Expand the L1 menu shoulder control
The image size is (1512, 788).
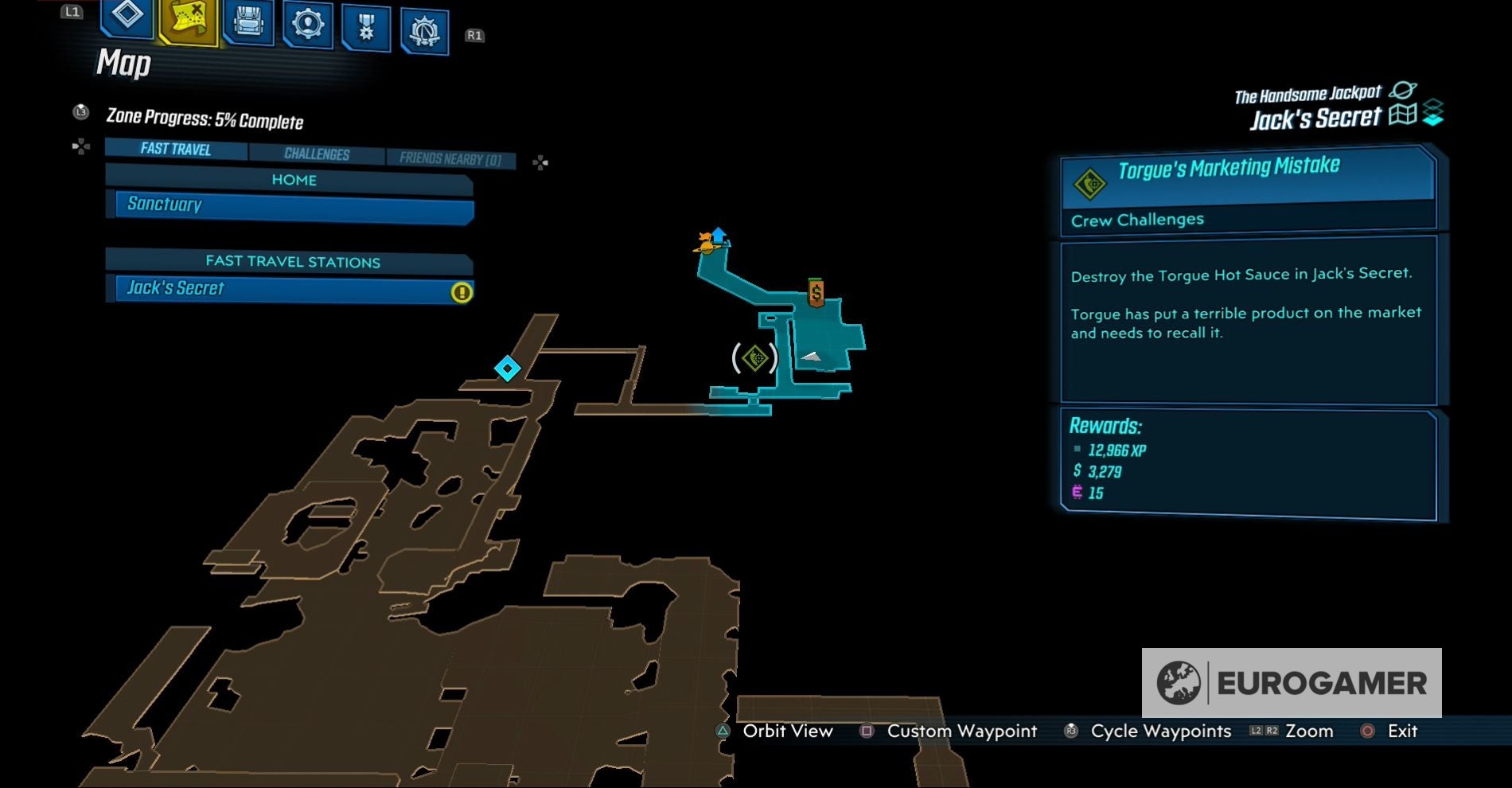coord(72,12)
